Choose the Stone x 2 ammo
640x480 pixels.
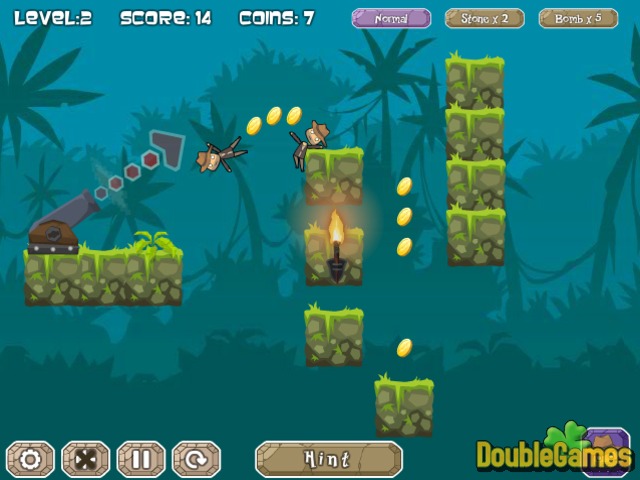(485, 18)
